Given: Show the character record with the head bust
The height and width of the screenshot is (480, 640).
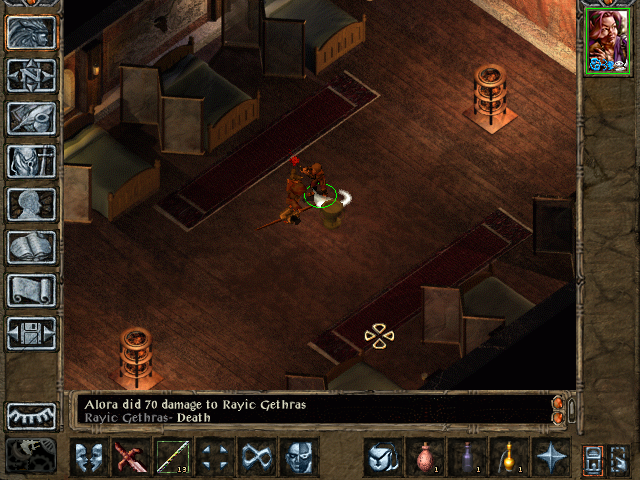Looking at the screenshot, I should [x=32, y=203].
